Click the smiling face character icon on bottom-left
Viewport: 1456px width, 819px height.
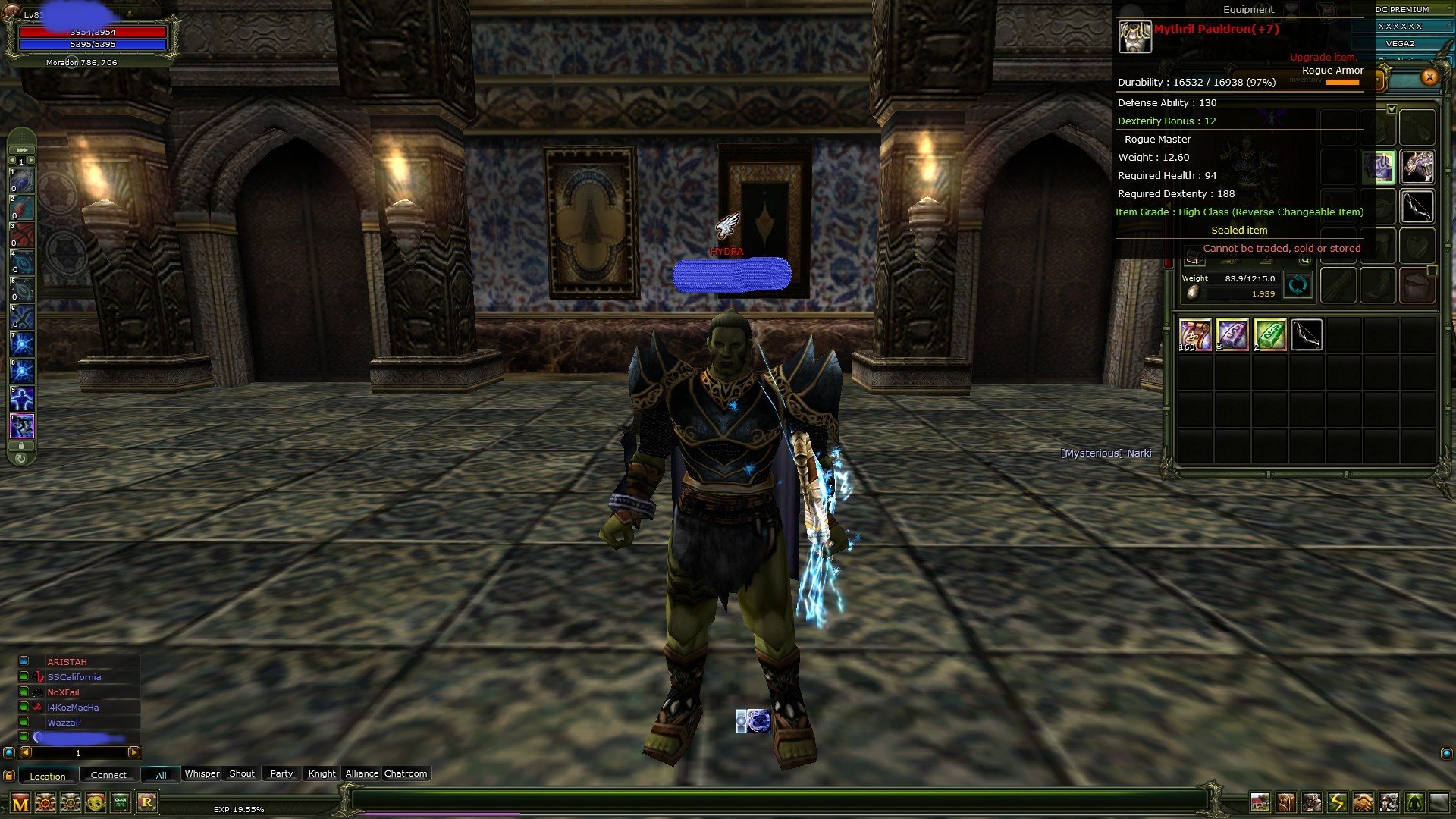[95, 802]
